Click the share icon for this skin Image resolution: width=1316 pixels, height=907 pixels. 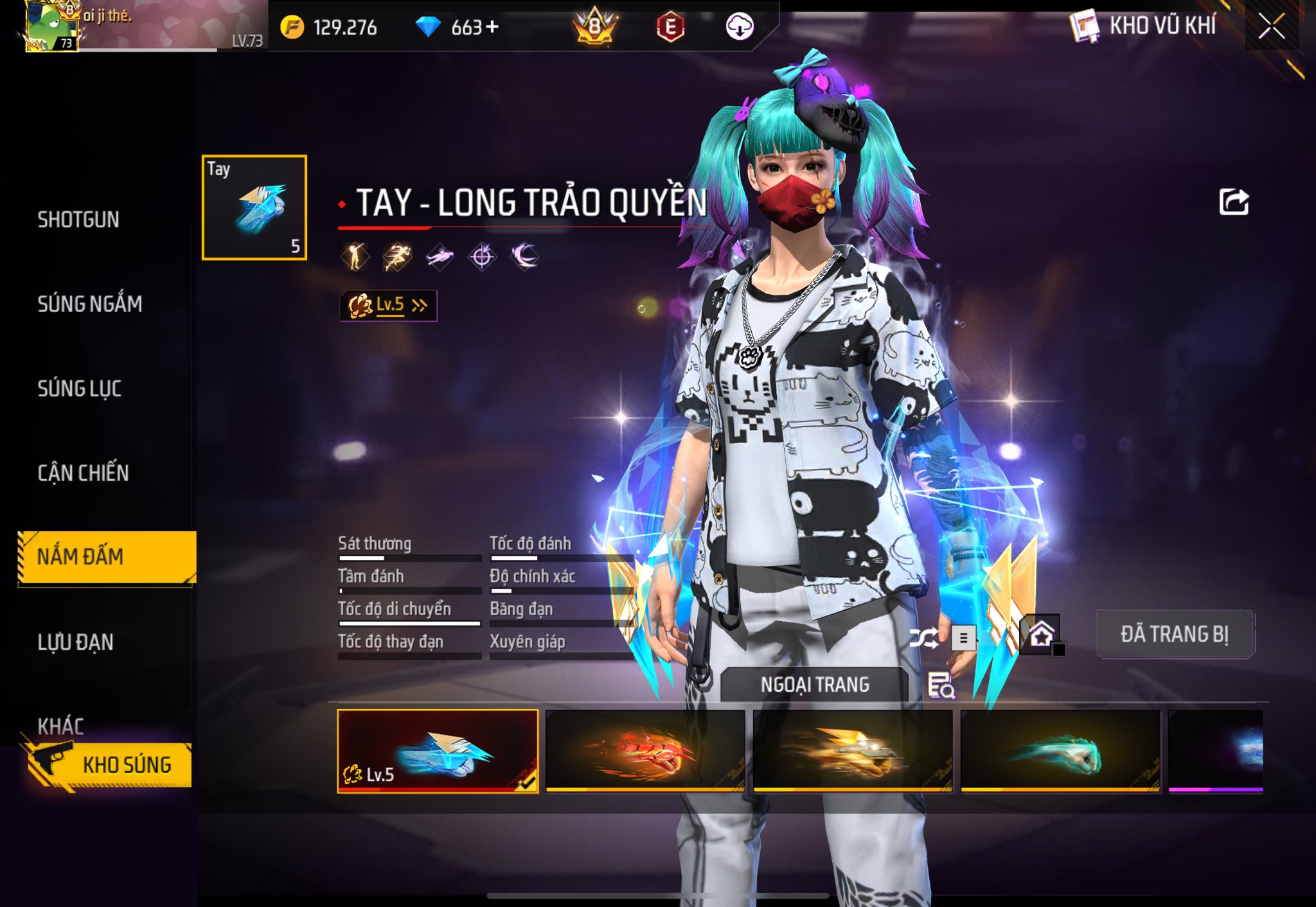[x=1234, y=202]
